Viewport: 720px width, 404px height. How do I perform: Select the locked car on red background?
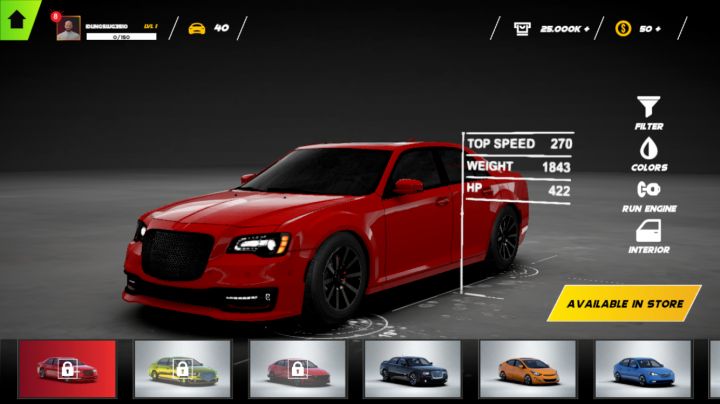point(67,369)
